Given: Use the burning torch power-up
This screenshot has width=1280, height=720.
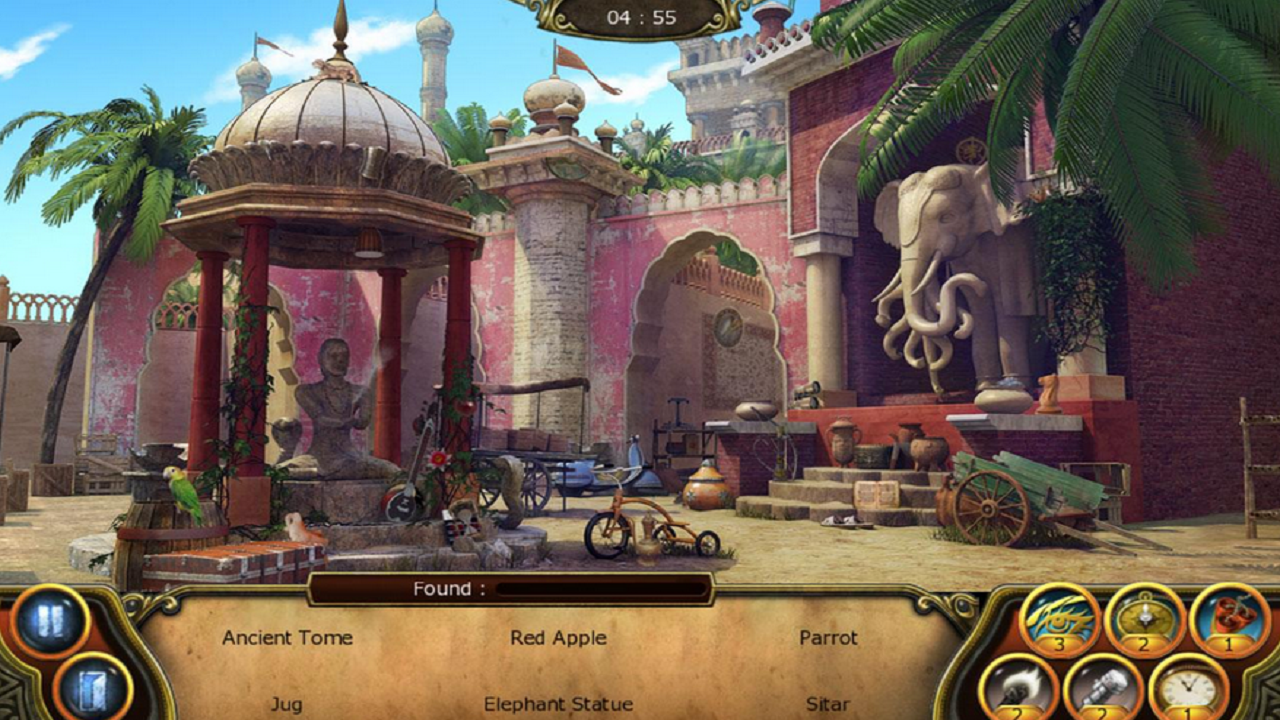Looking at the screenshot, I should (x=1018, y=688).
